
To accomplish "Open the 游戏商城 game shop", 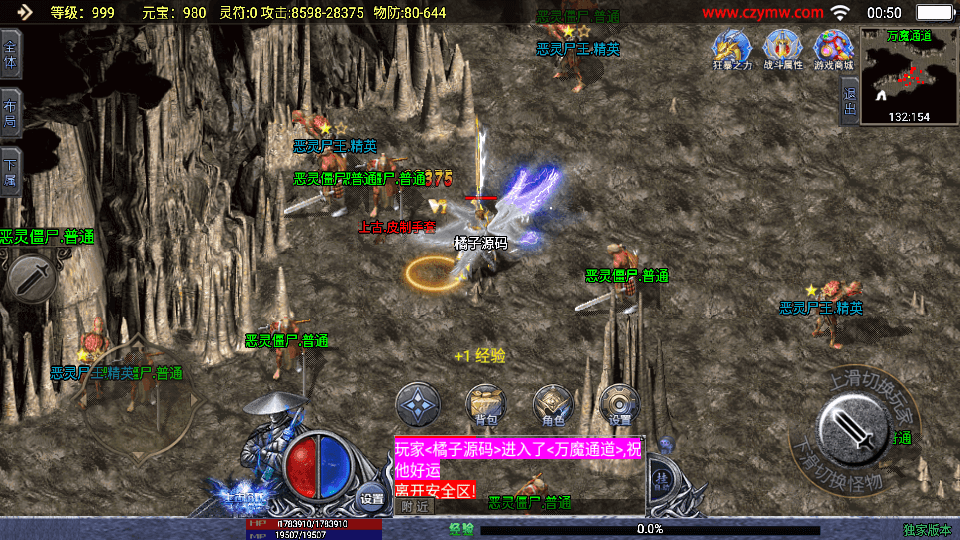I will [833, 49].
